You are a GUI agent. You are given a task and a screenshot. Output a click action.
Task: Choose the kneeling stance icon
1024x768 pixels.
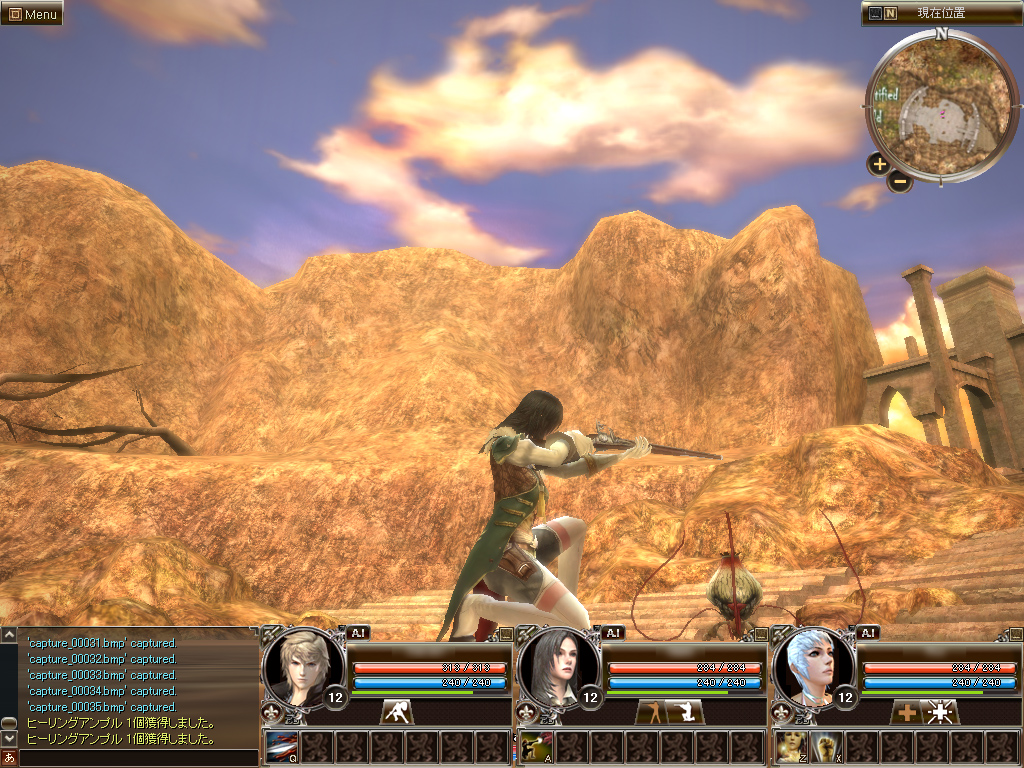[x=686, y=712]
